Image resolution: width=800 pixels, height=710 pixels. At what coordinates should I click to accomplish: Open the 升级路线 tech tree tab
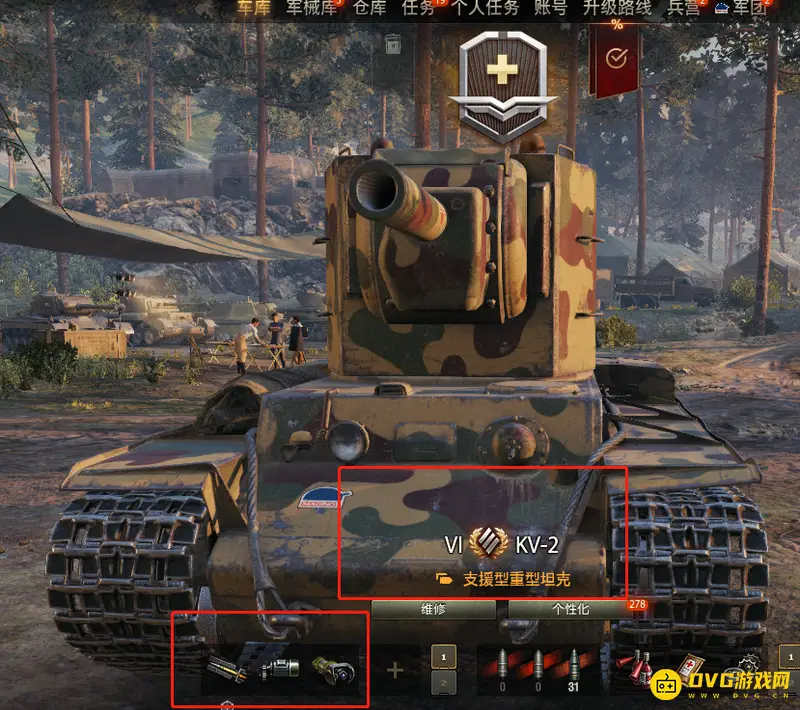[x=617, y=8]
